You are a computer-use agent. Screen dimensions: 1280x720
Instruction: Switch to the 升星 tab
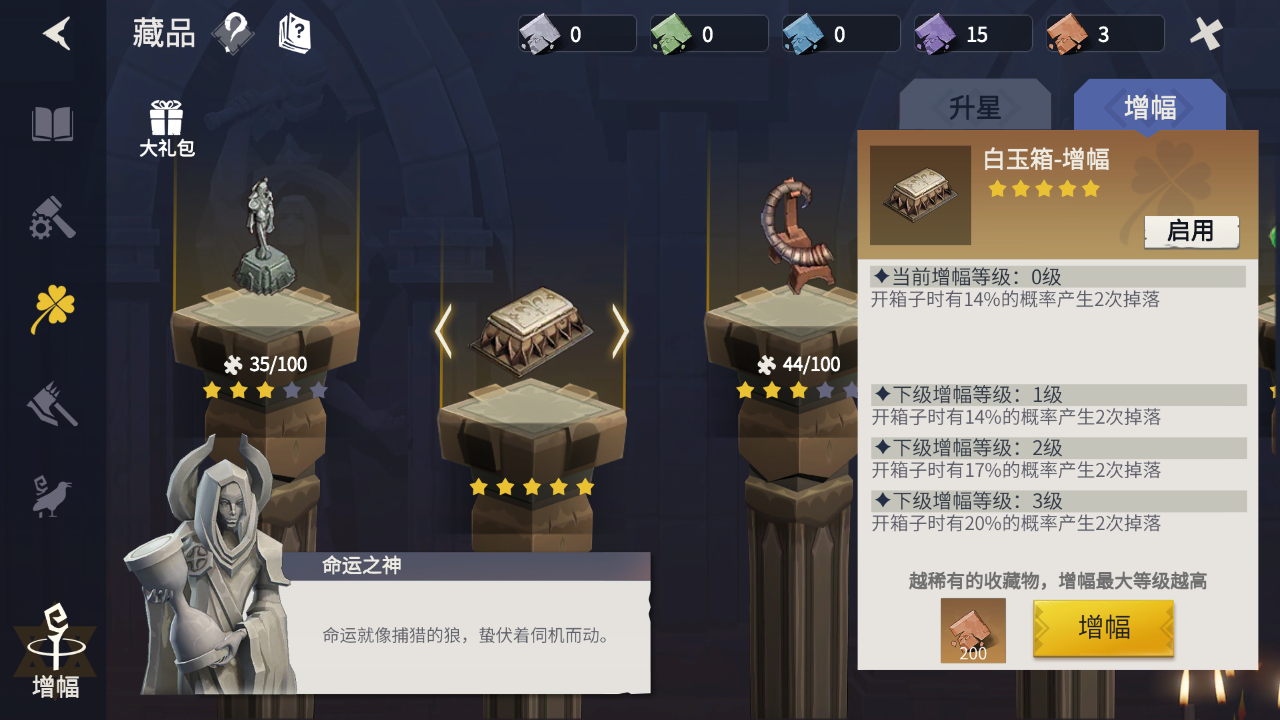click(x=974, y=107)
